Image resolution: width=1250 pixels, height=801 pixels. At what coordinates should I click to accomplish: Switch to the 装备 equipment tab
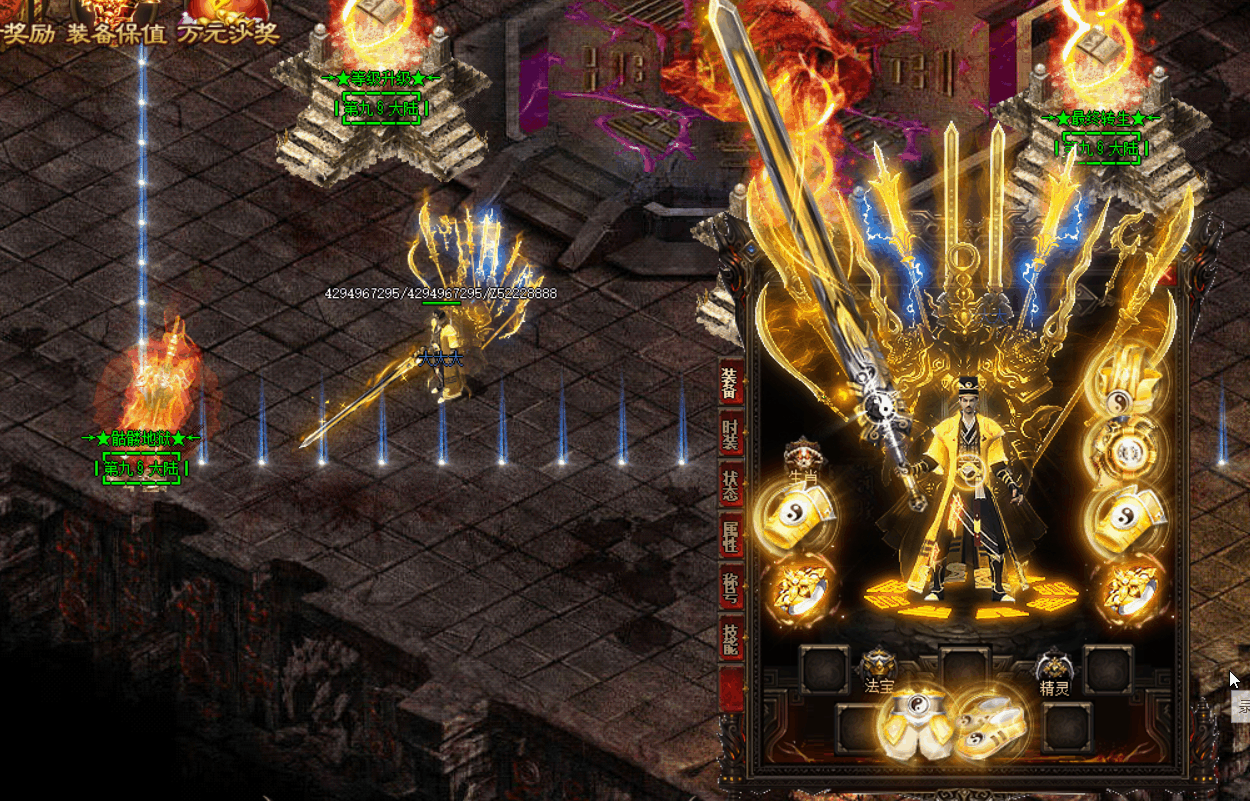[731, 380]
